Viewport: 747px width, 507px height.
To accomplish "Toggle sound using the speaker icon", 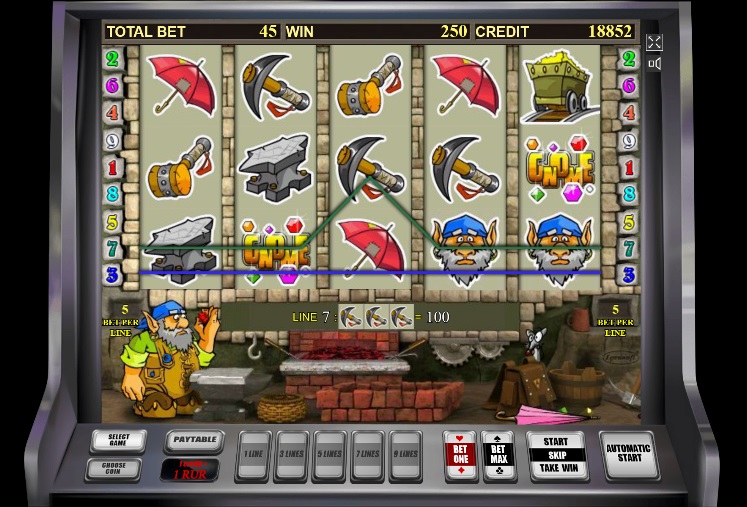I will pos(654,64).
